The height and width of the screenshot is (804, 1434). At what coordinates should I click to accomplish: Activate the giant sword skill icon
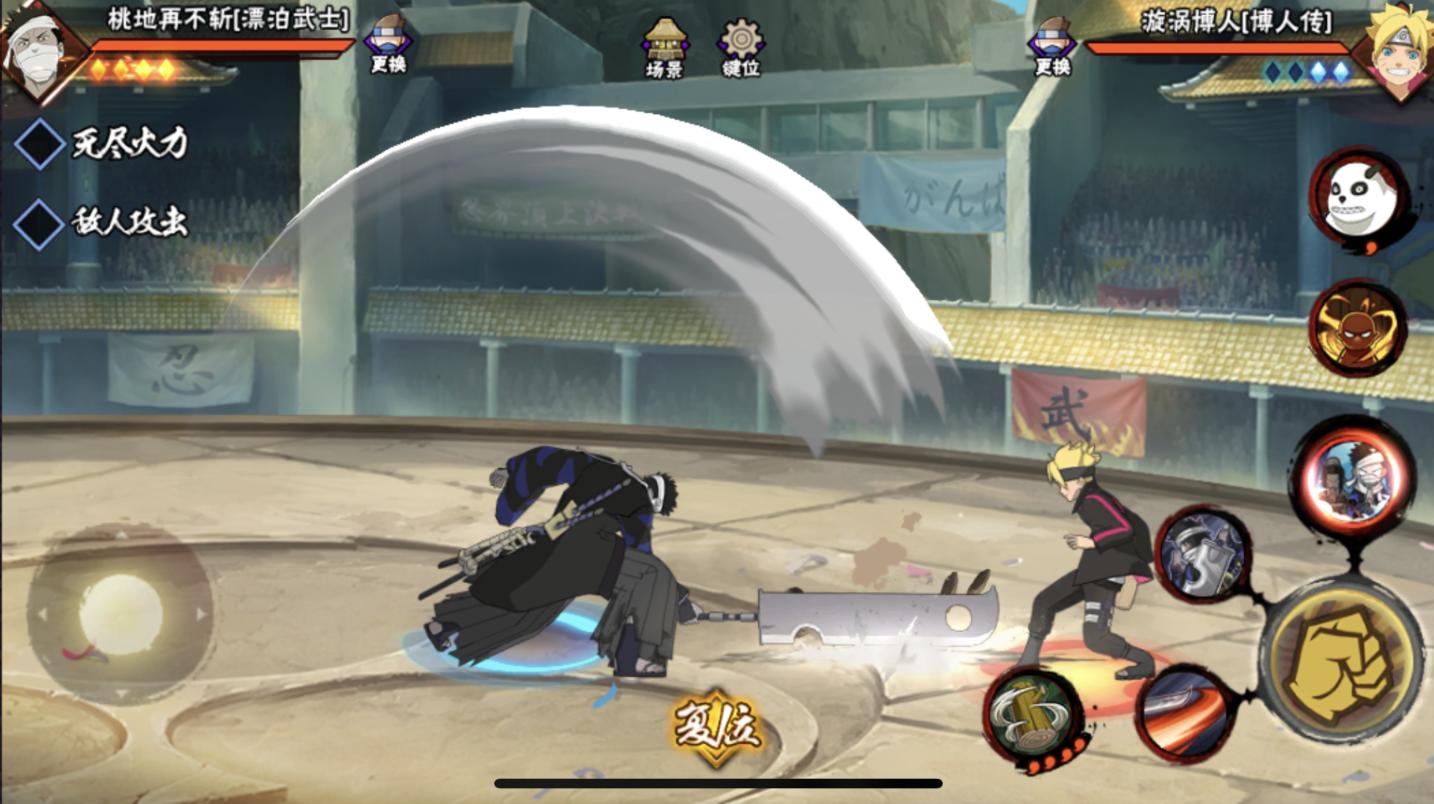click(x=1204, y=554)
